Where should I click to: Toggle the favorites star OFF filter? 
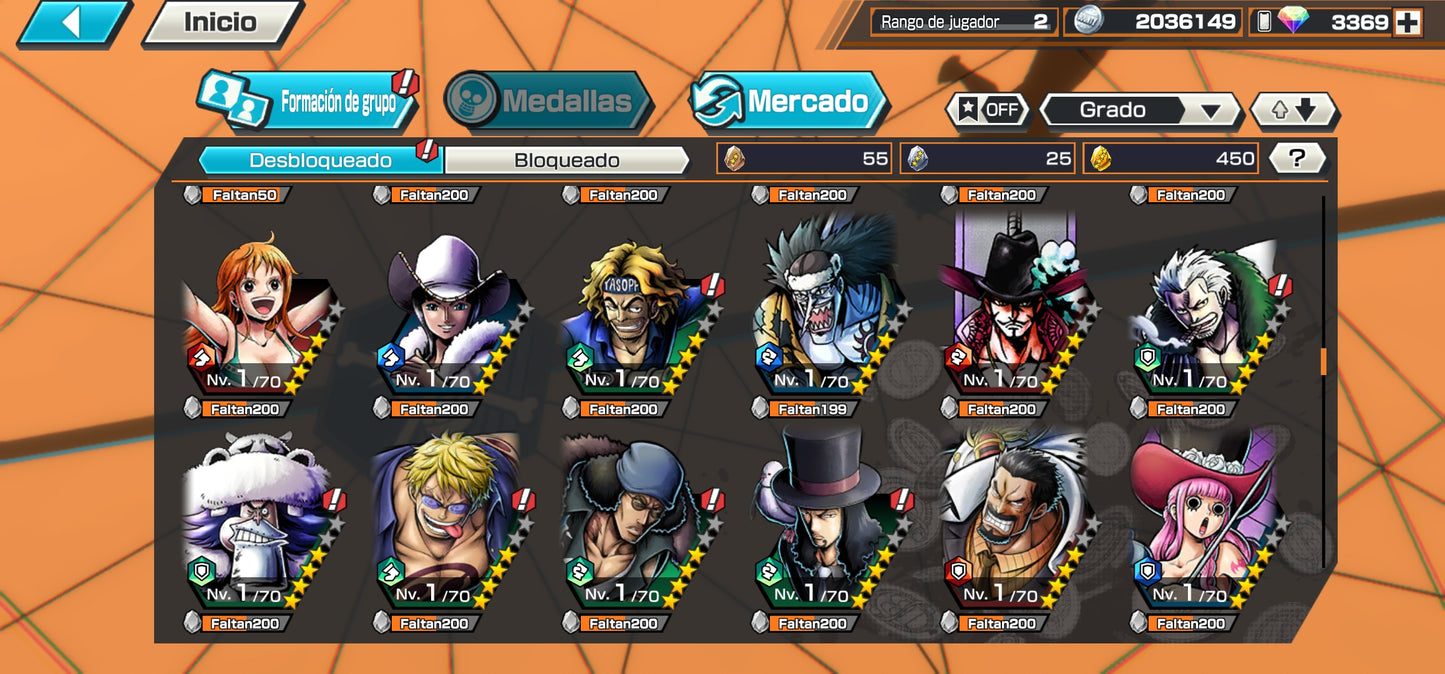[x=988, y=110]
